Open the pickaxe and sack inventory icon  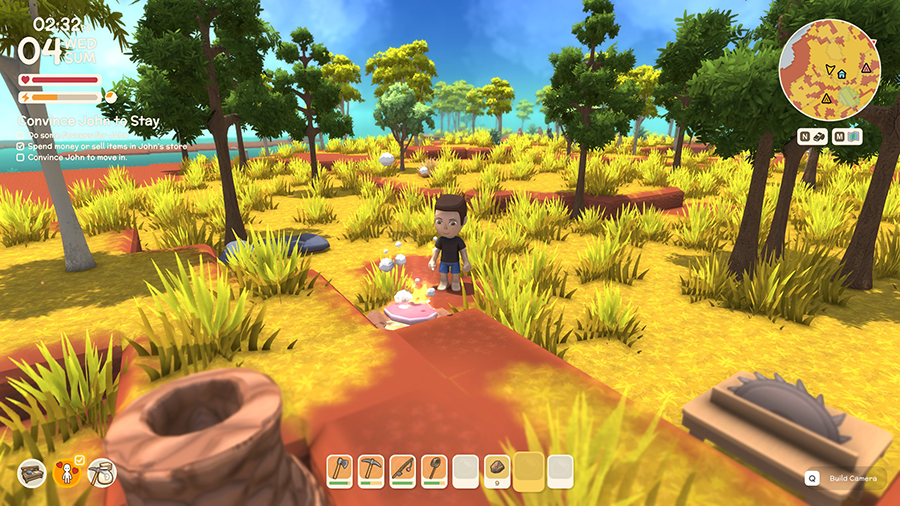click(102, 473)
